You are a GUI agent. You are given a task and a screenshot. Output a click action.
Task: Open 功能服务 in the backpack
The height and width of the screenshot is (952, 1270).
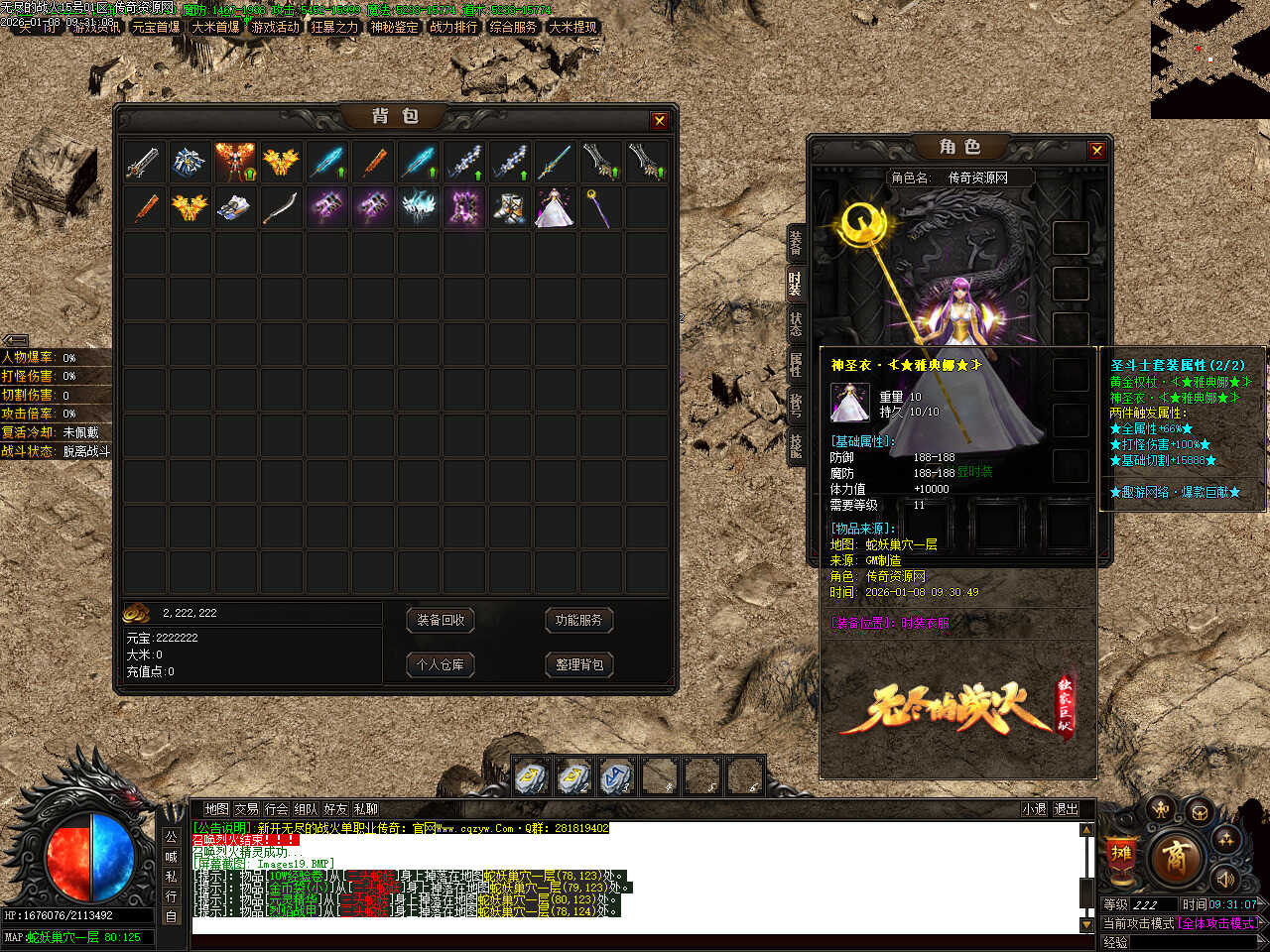578,621
